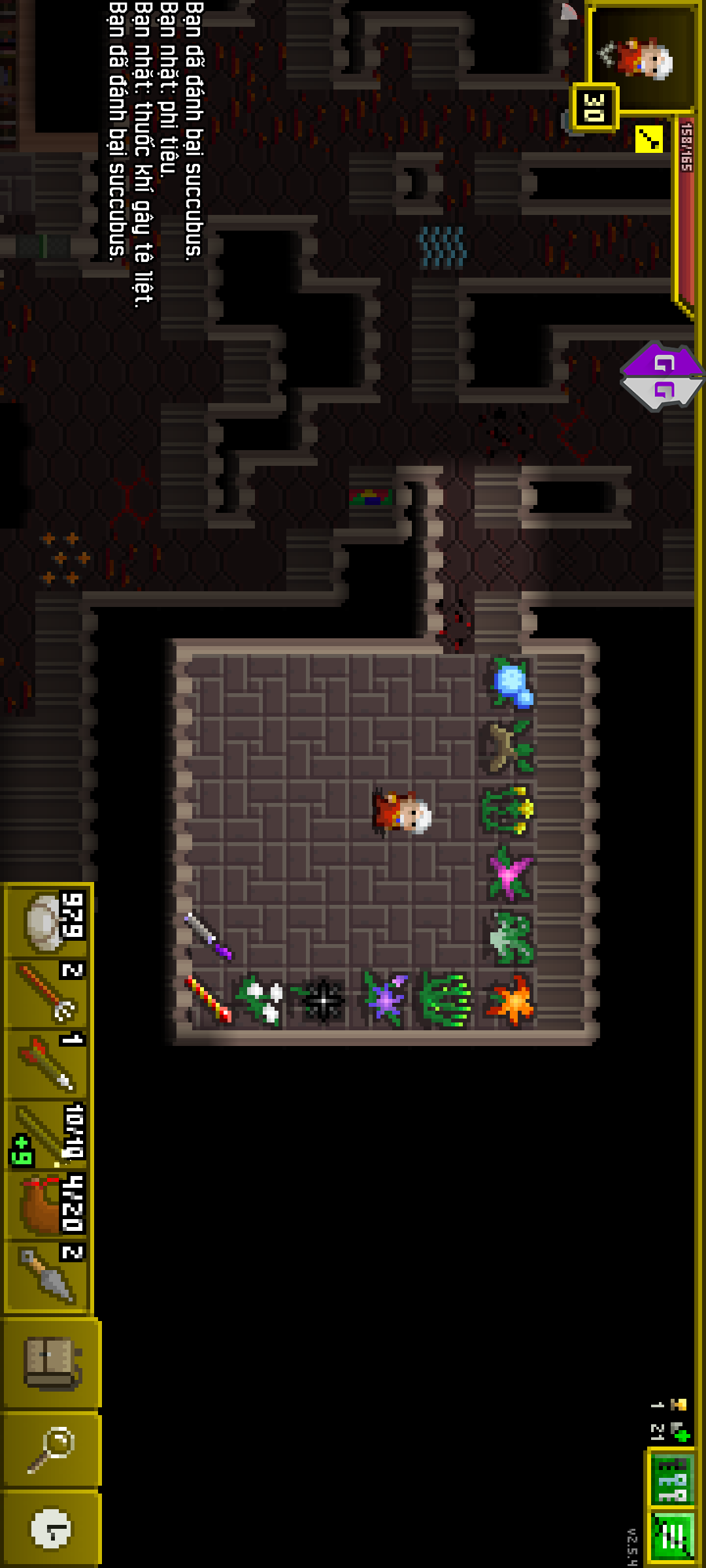Open the backpack inventory
Image resolution: width=706 pixels, height=1568 pixels.
51,1363
